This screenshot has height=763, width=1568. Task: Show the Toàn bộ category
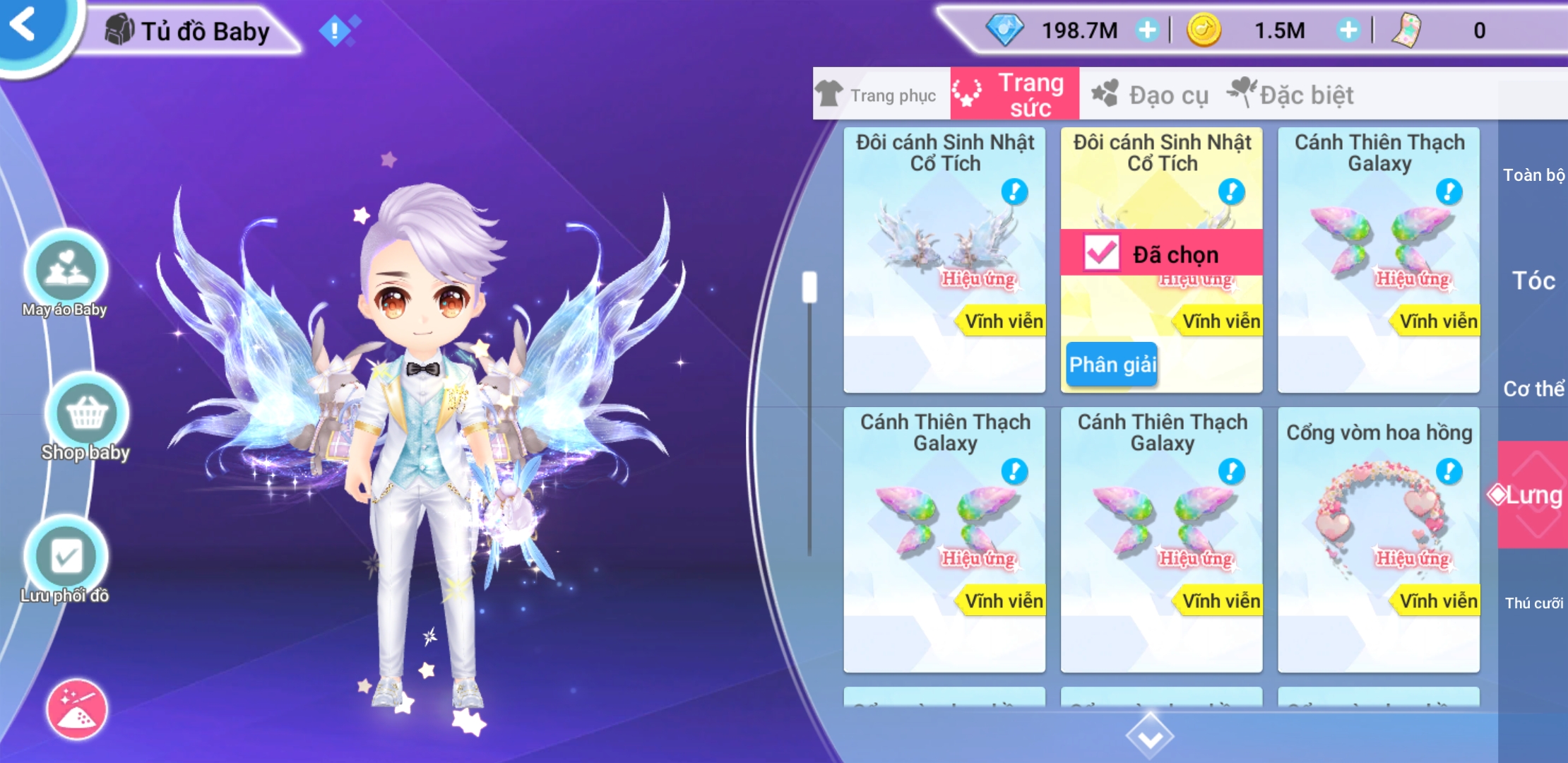coord(1533,175)
